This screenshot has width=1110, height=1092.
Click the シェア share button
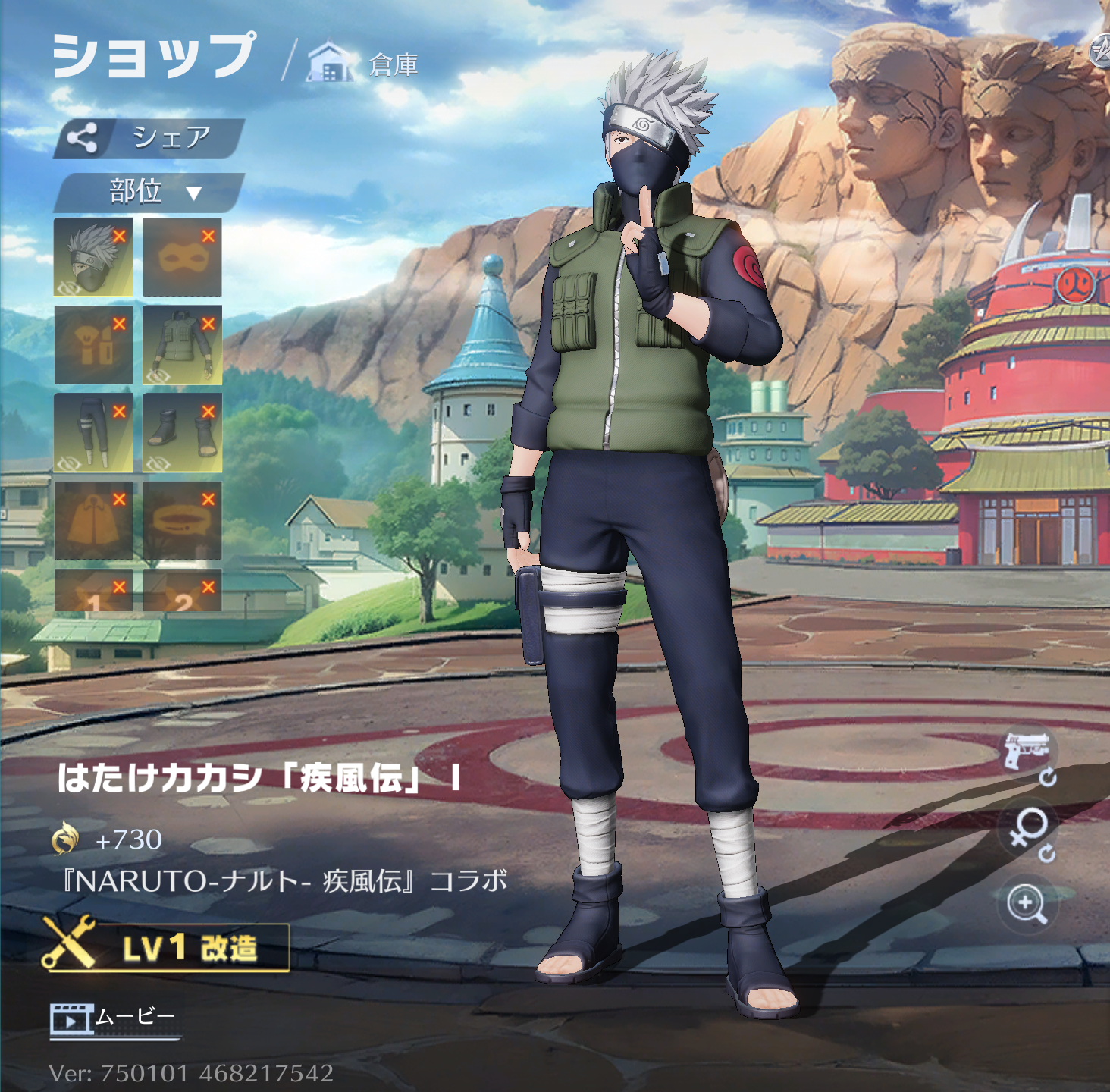[149, 139]
